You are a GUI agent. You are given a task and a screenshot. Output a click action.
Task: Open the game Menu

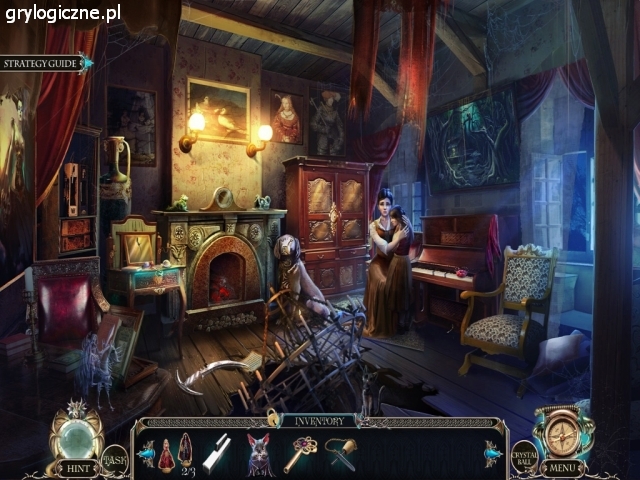tap(564, 466)
